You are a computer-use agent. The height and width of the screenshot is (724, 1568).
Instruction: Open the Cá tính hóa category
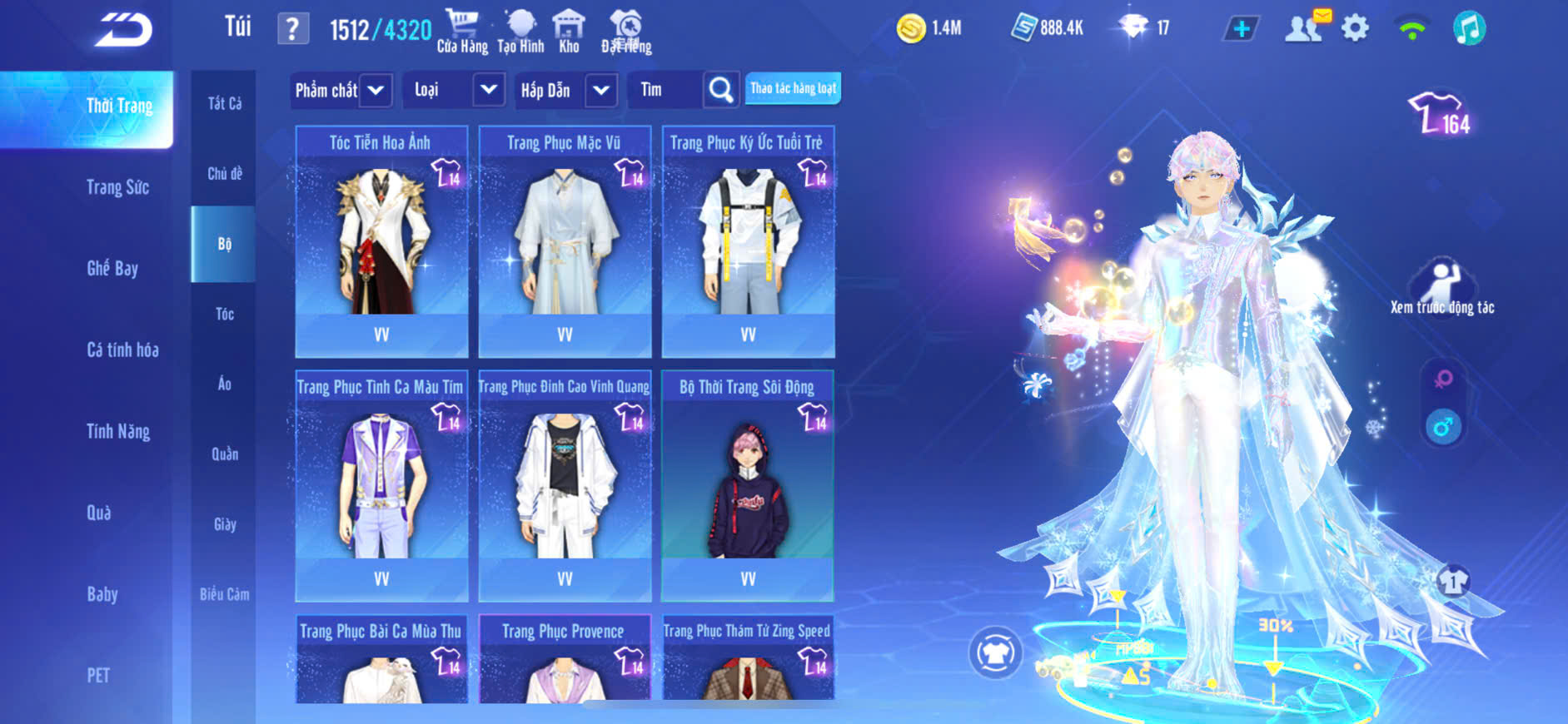click(x=122, y=350)
